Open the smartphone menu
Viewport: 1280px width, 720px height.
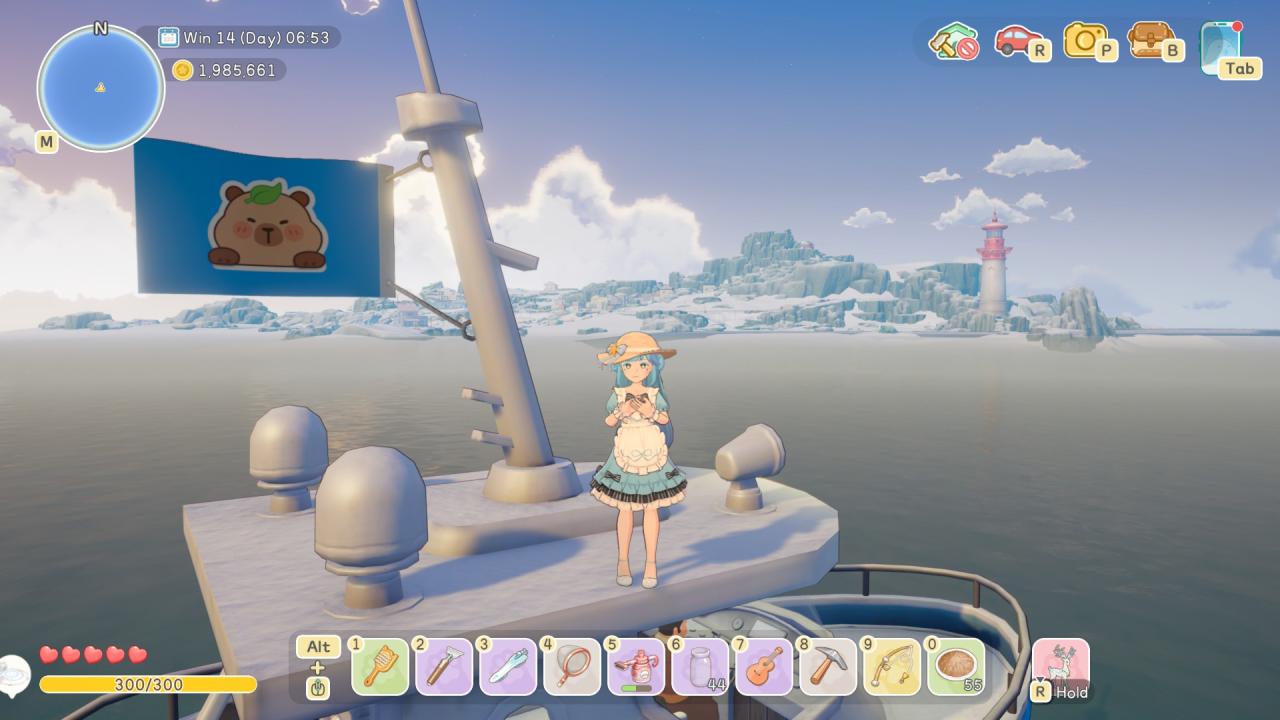tap(1221, 45)
